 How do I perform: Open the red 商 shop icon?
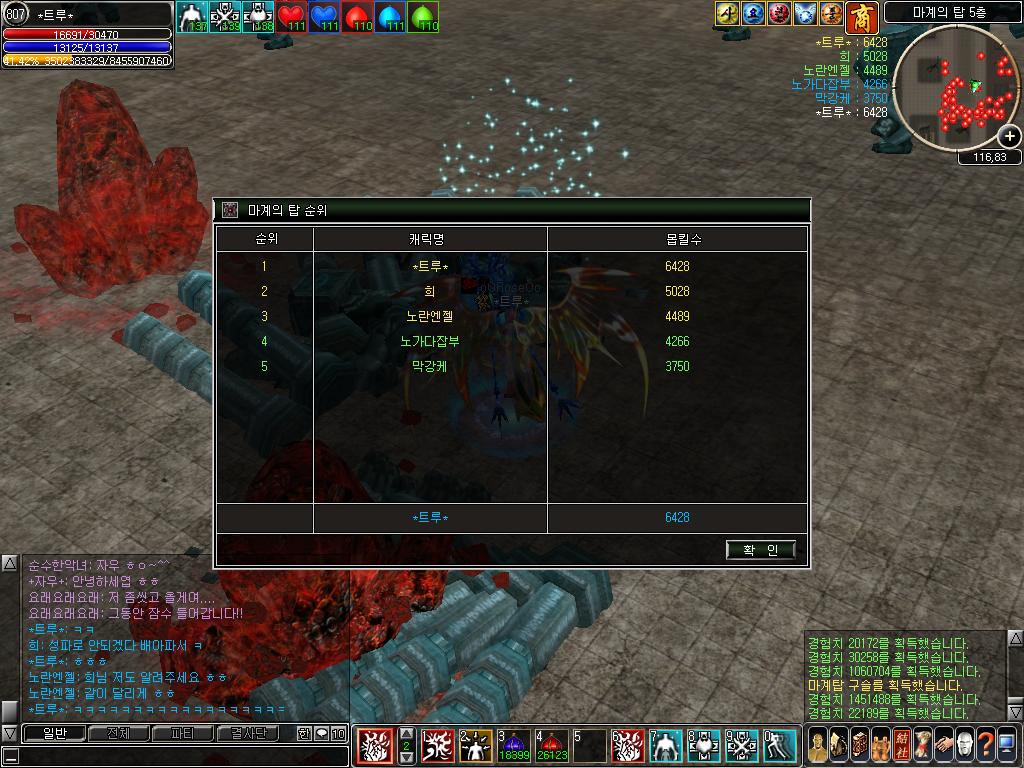pyautogui.click(x=860, y=16)
